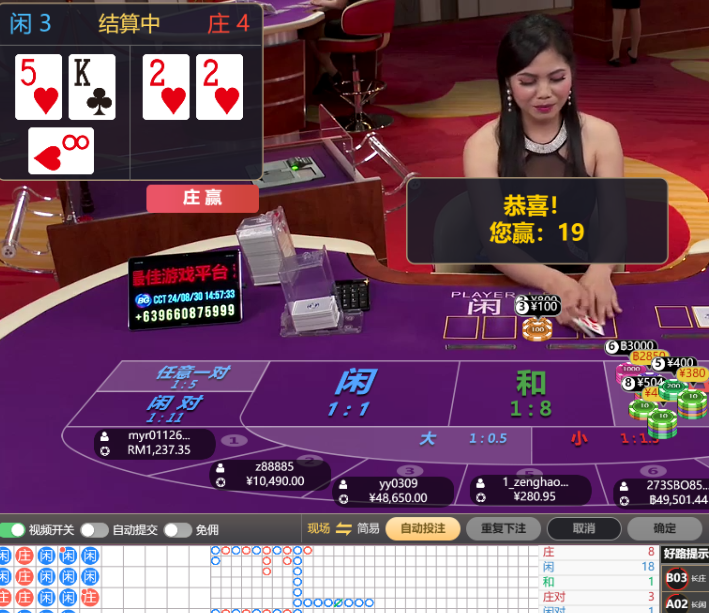This screenshot has height=613, width=709.
Task: Place a bet on 大 1:0.5
Action: coord(460,439)
